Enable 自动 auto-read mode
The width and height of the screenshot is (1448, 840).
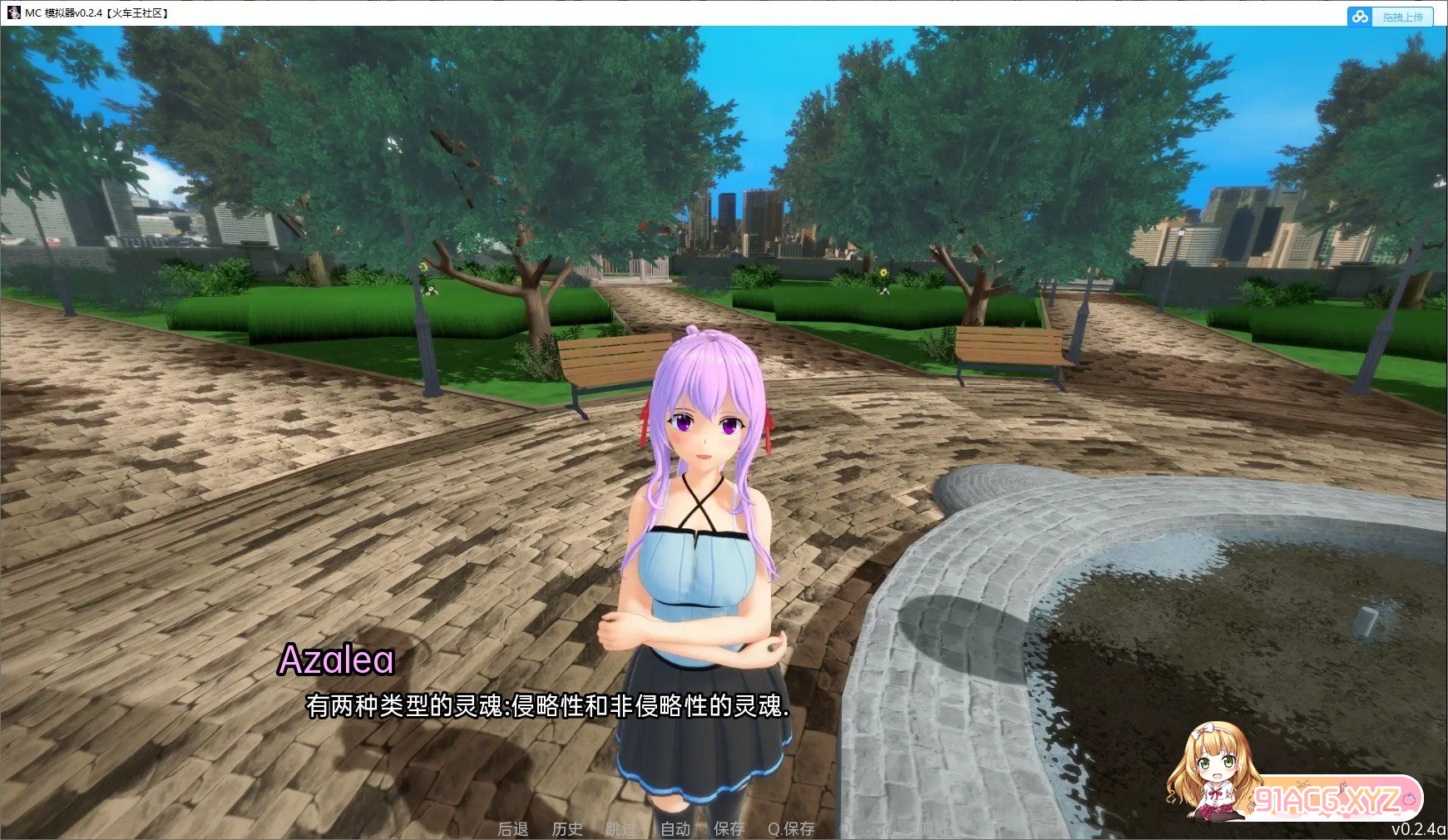676,829
